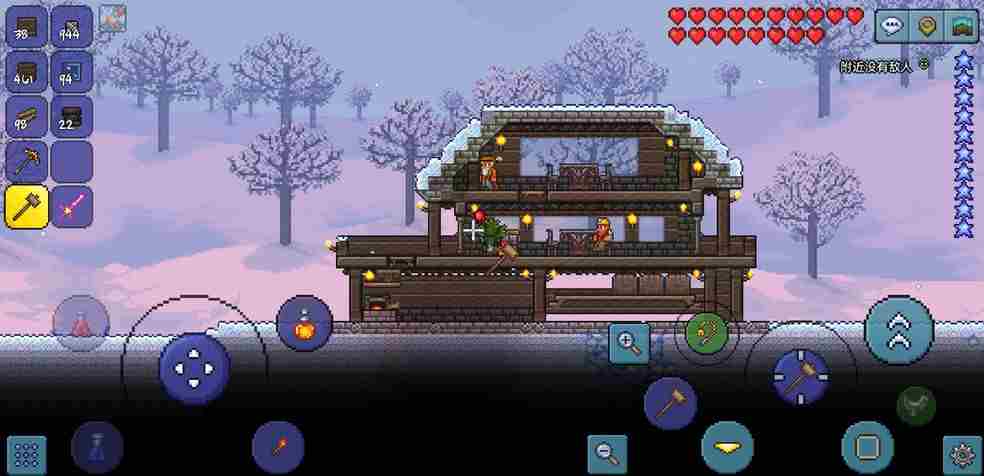Image resolution: width=984 pixels, height=476 pixels.
Task: Use the orange buff potion quick button
Action: click(304, 323)
